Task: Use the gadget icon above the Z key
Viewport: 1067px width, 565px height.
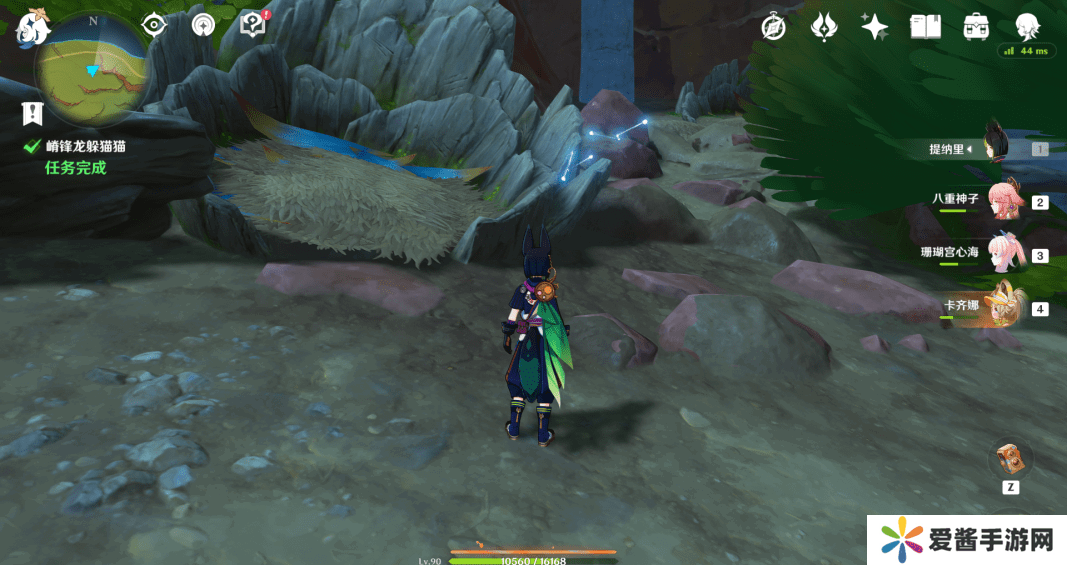Action: [x=1010, y=458]
